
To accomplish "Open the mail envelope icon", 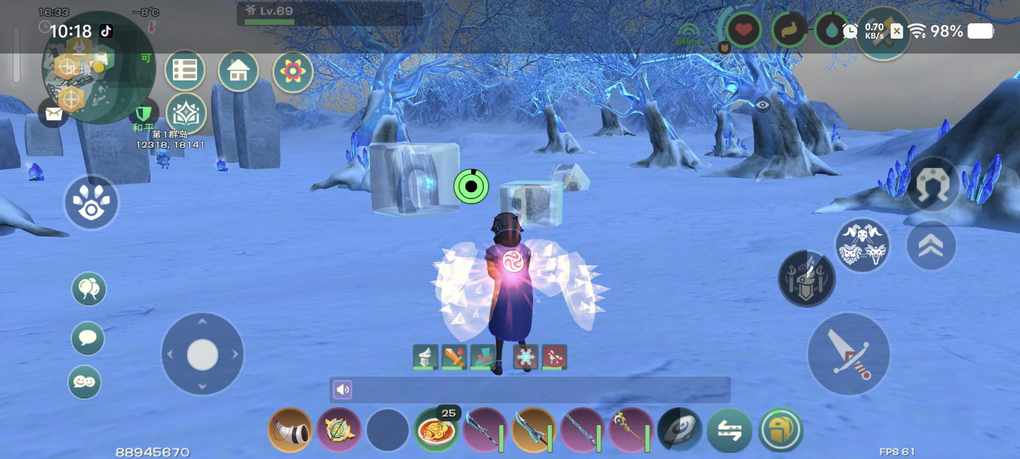I will (x=52, y=113).
